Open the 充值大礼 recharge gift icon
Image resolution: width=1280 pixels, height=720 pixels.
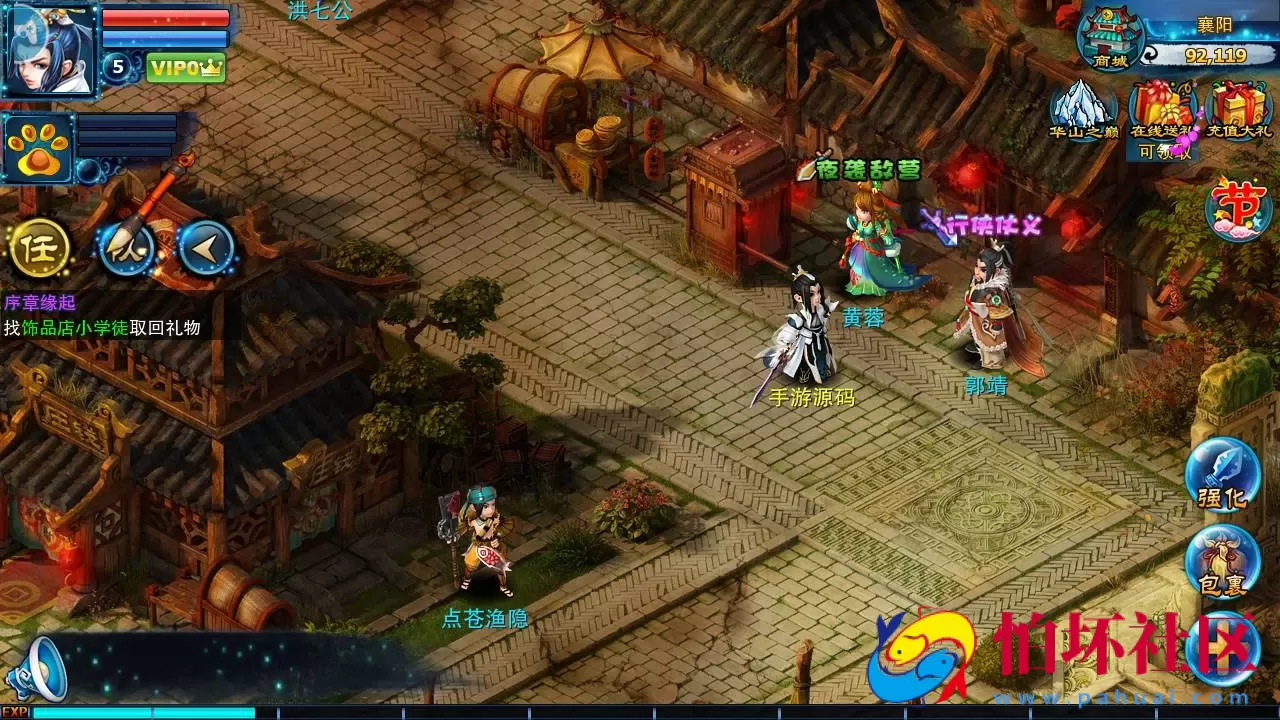[1240, 110]
